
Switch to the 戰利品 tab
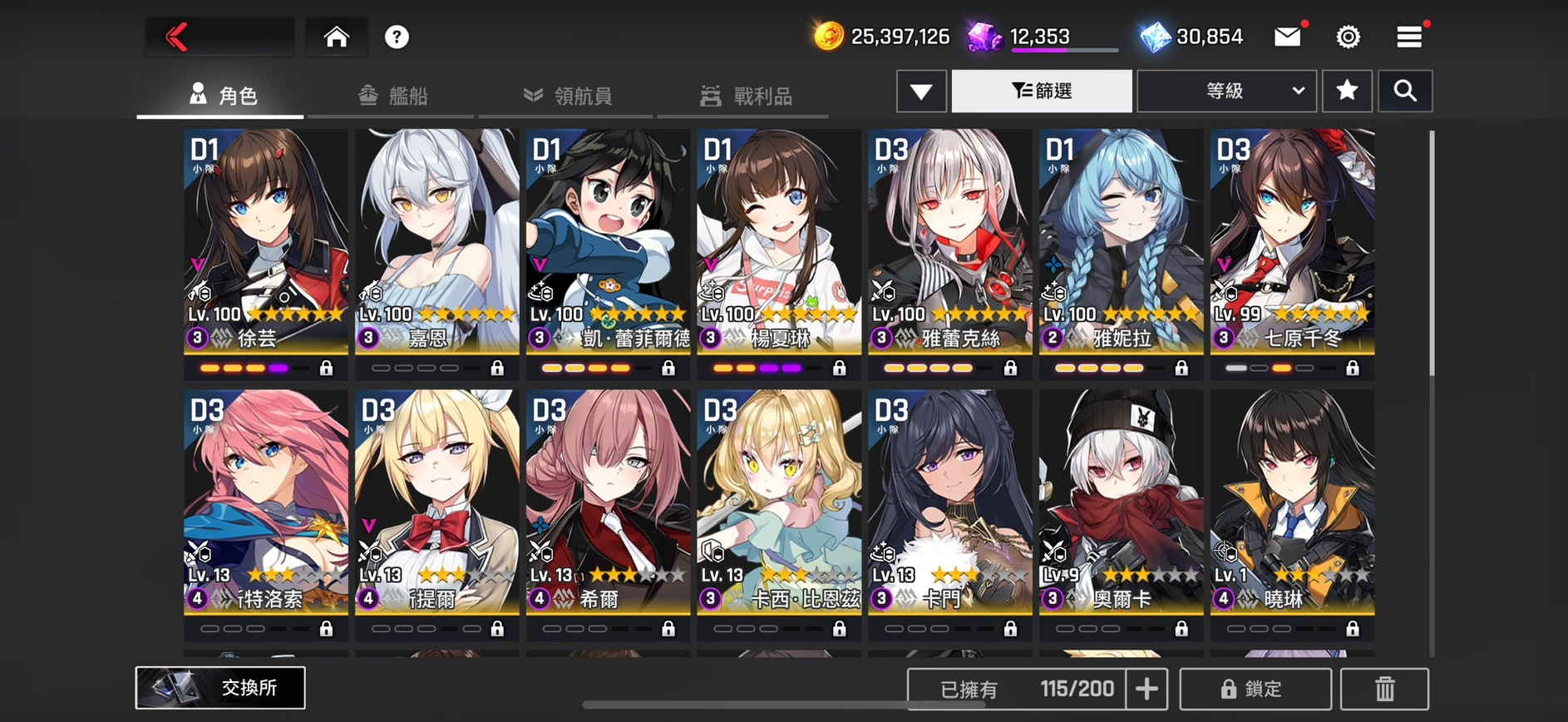click(746, 96)
